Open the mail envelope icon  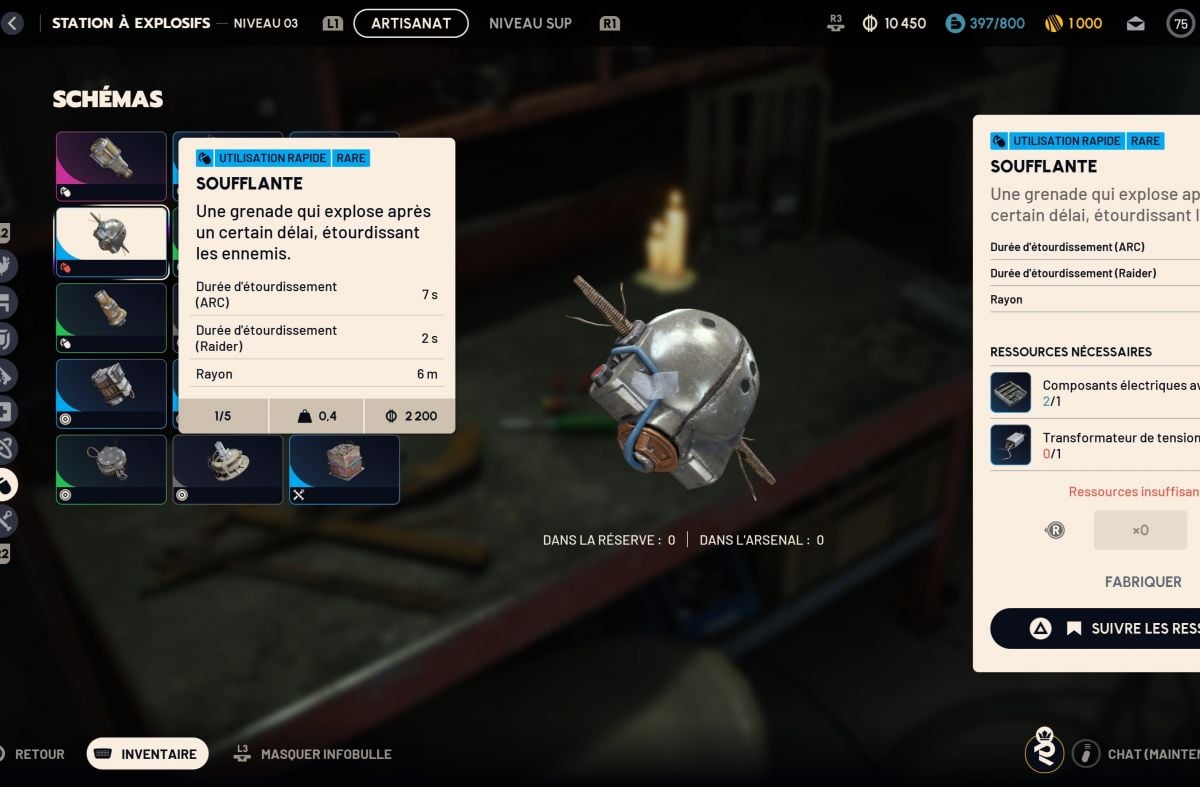click(x=1135, y=23)
